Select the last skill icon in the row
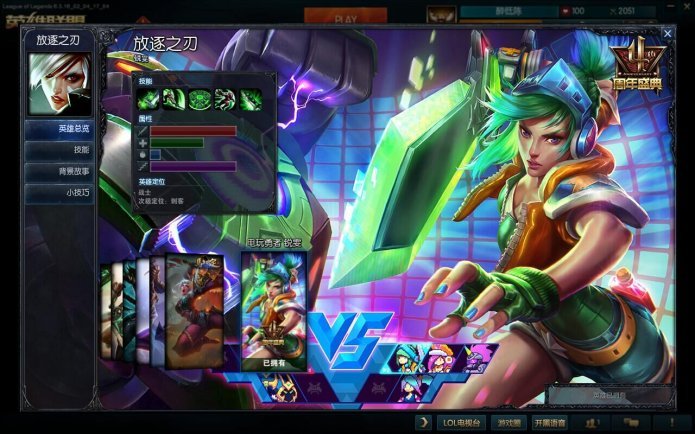695x434 pixels. (250, 98)
